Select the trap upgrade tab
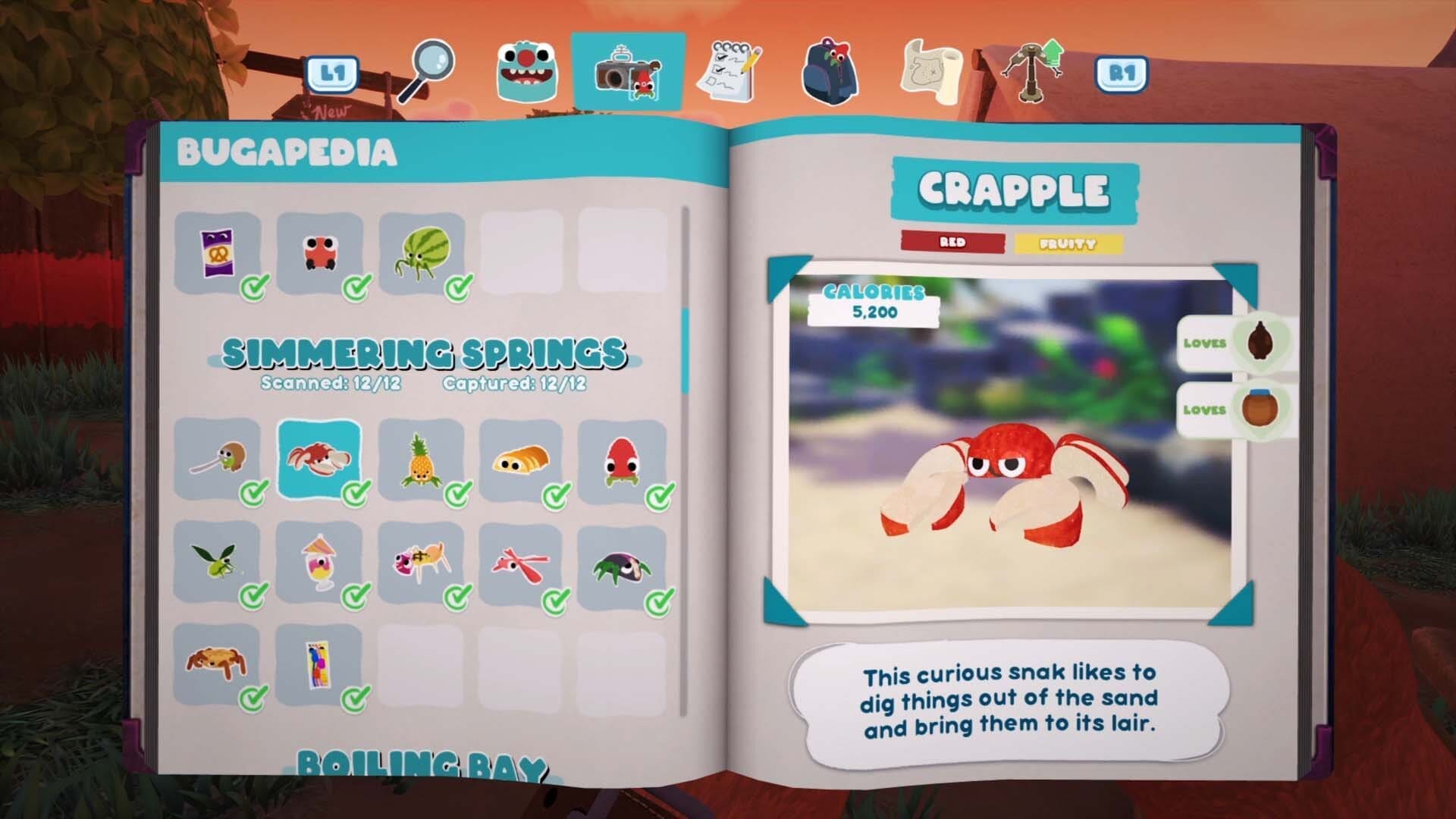The height and width of the screenshot is (819, 1456). pyautogui.click(x=1033, y=71)
